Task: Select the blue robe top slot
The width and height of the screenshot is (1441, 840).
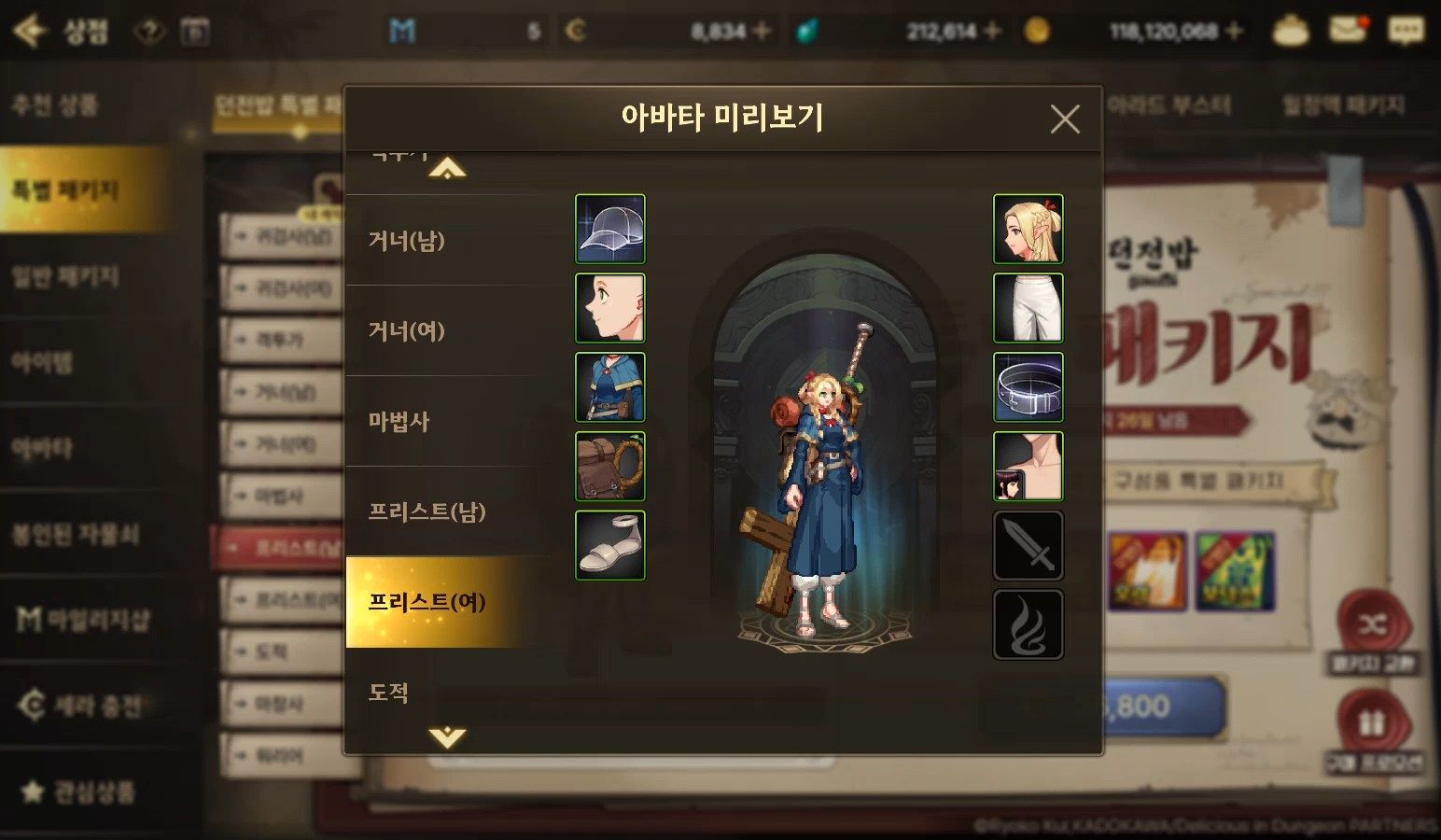Action: pyautogui.click(x=610, y=387)
